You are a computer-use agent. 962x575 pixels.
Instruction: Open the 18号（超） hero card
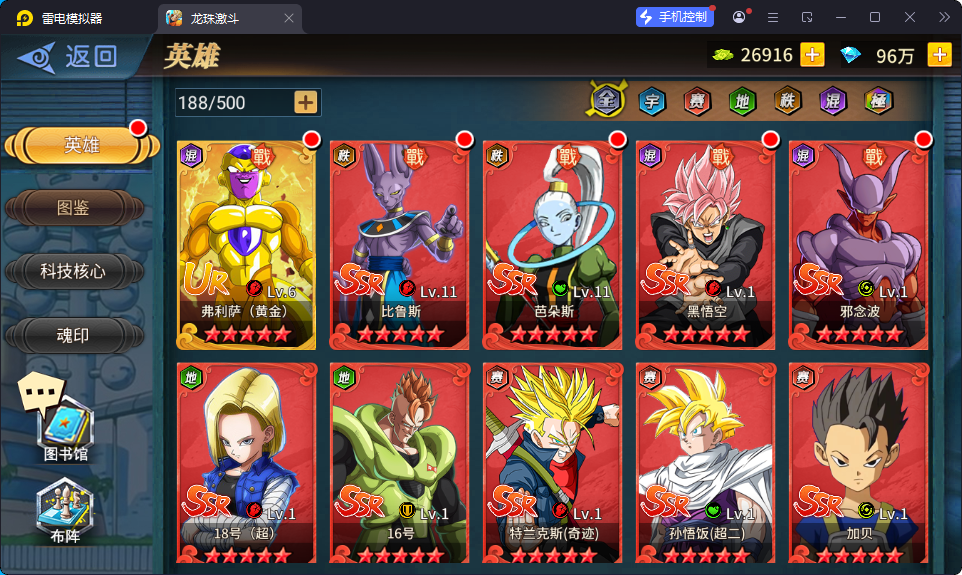246,465
